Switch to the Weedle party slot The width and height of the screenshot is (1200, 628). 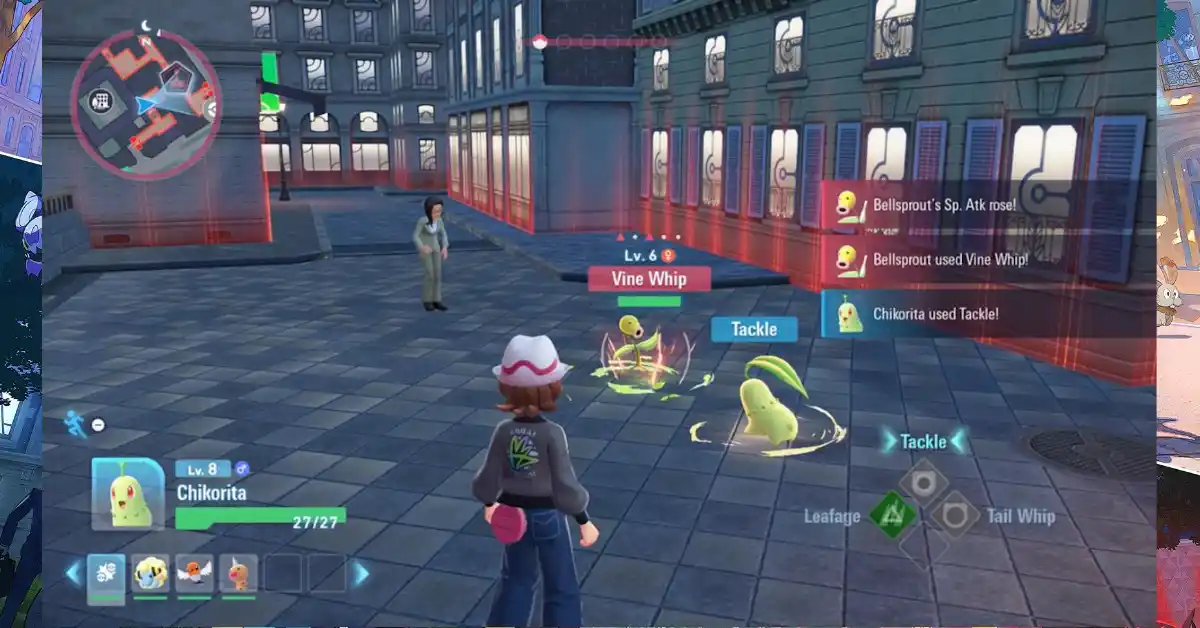pos(238,574)
